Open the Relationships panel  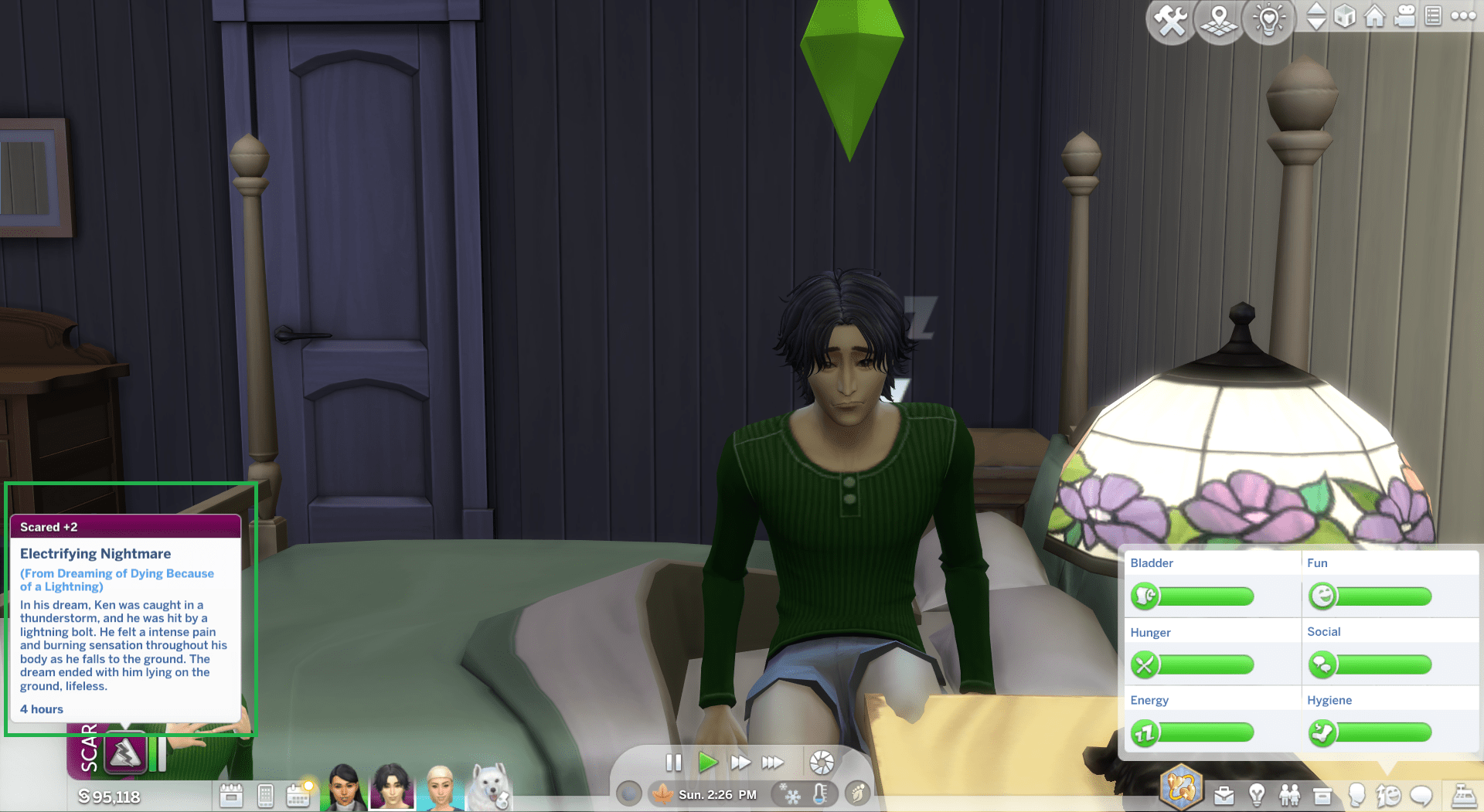pyautogui.click(x=1291, y=794)
